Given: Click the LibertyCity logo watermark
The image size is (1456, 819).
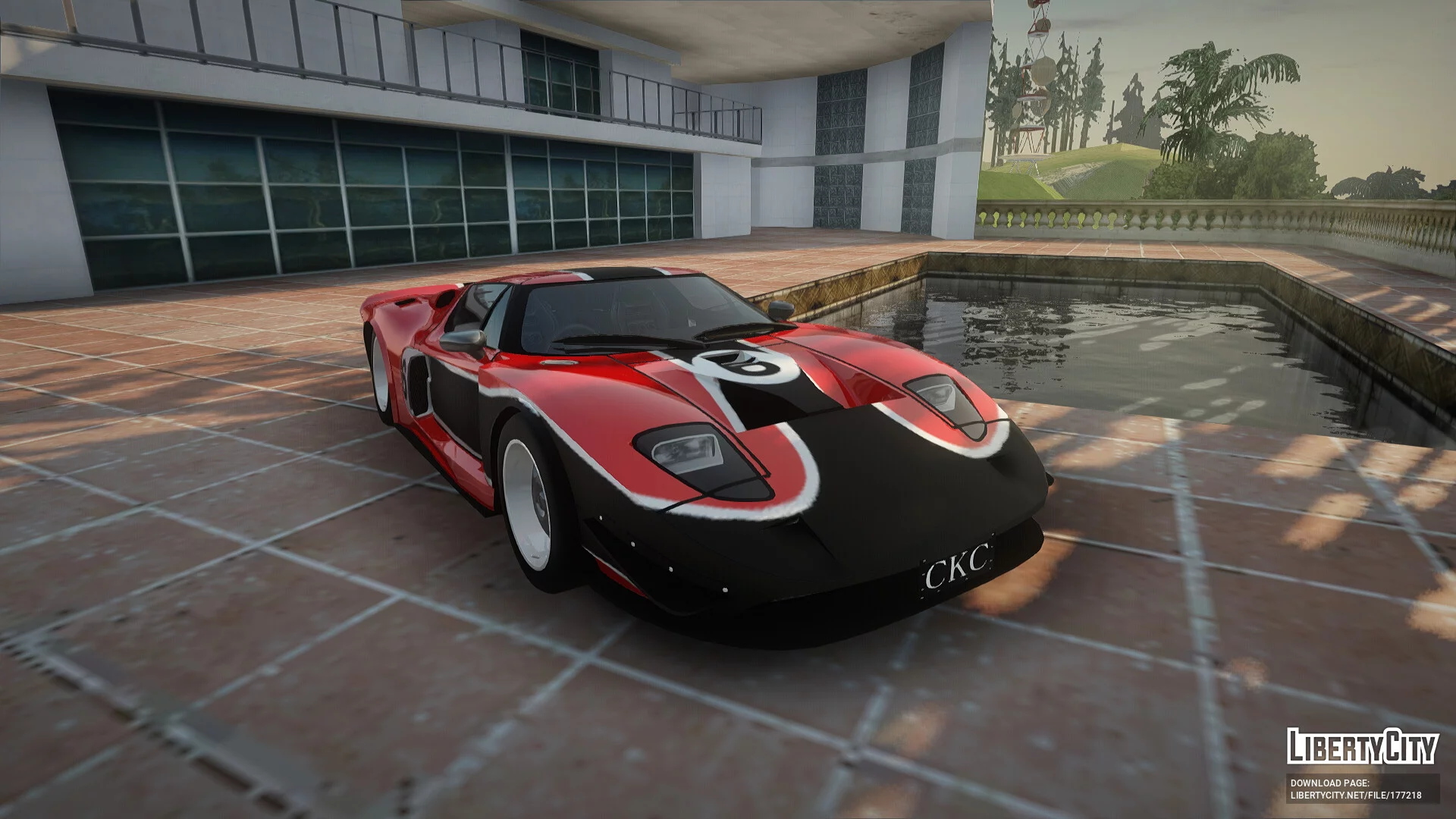Looking at the screenshot, I should [1362, 745].
